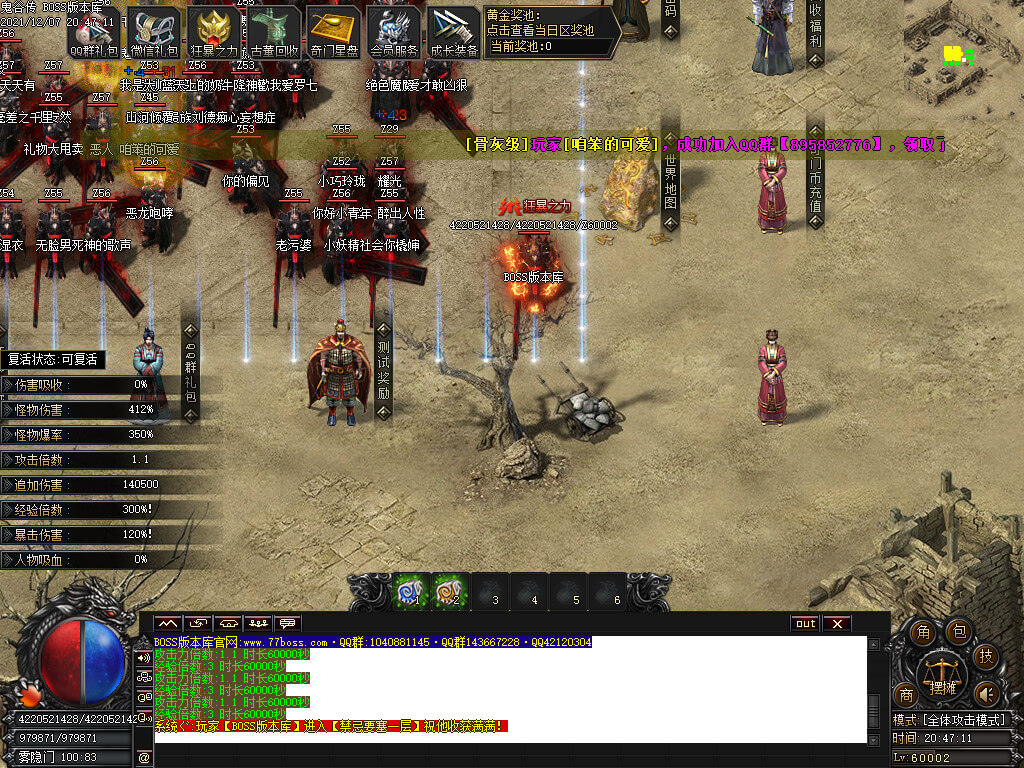The height and width of the screenshot is (768, 1024).
Task: Open the 奇门星盘 star chart icon
Action: (334, 30)
